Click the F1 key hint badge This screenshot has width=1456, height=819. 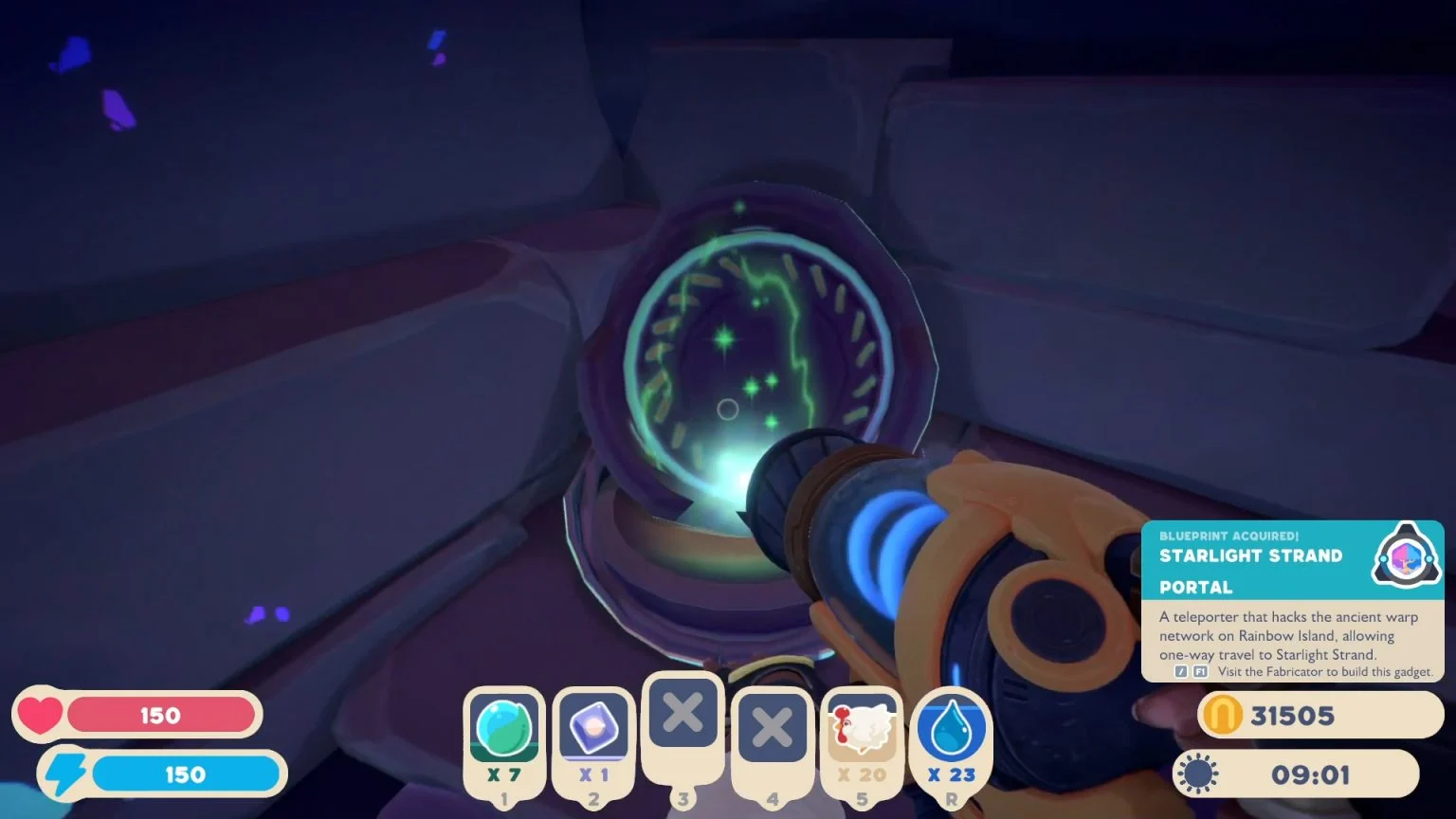(1198, 671)
